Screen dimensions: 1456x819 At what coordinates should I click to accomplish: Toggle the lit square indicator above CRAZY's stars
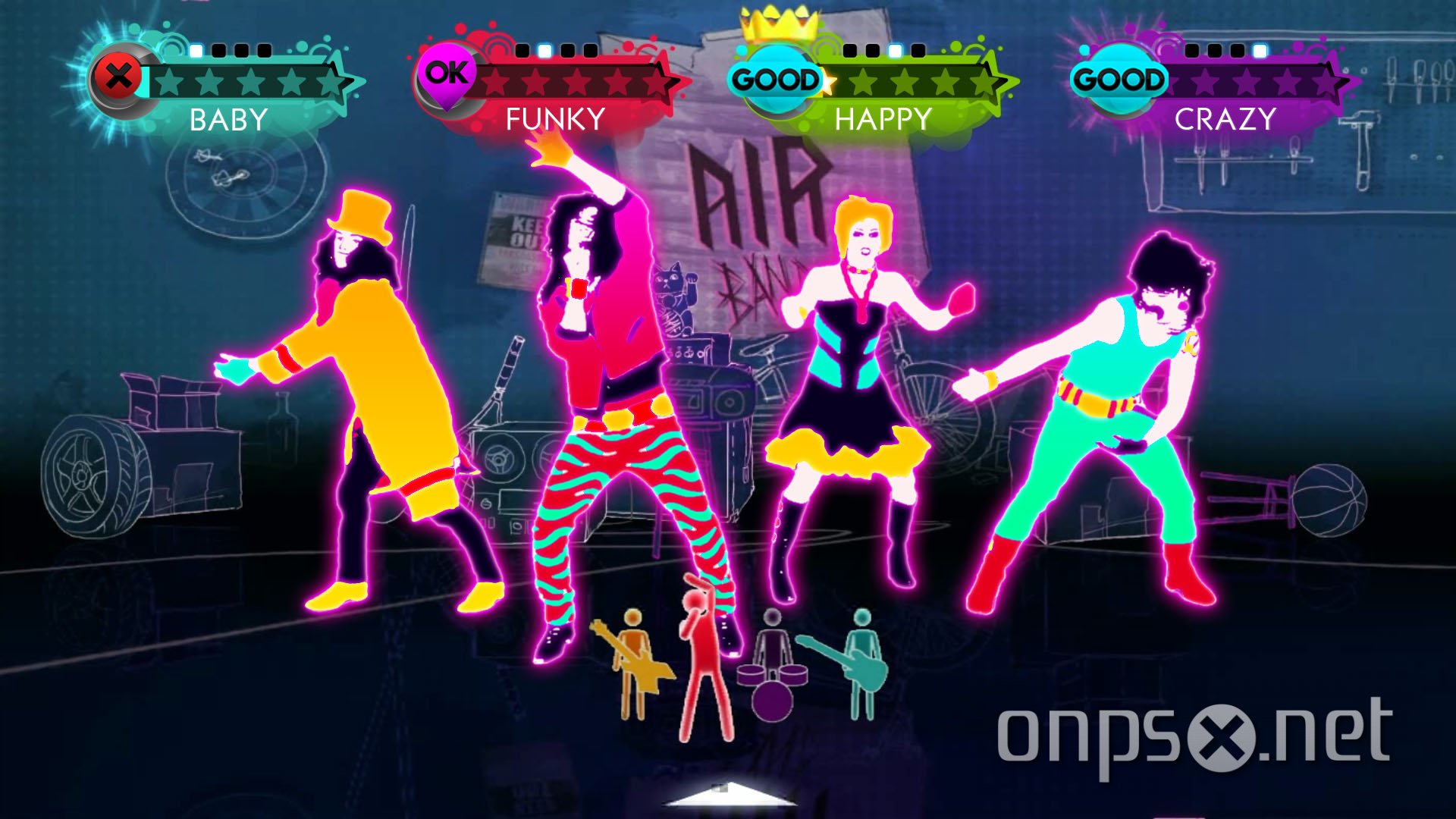(x=1258, y=52)
